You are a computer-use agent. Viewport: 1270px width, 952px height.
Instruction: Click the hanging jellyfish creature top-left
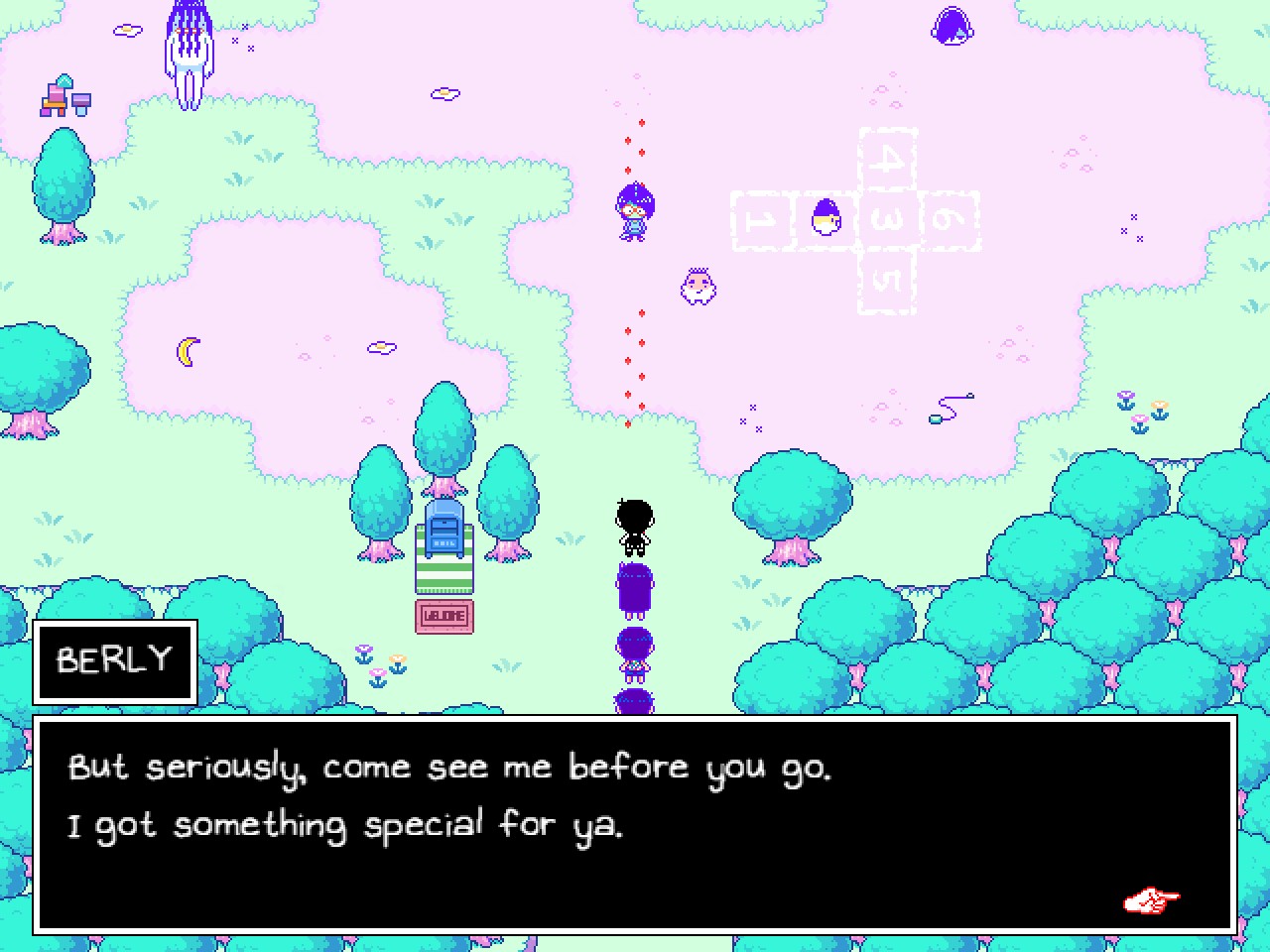click(189, 50)
